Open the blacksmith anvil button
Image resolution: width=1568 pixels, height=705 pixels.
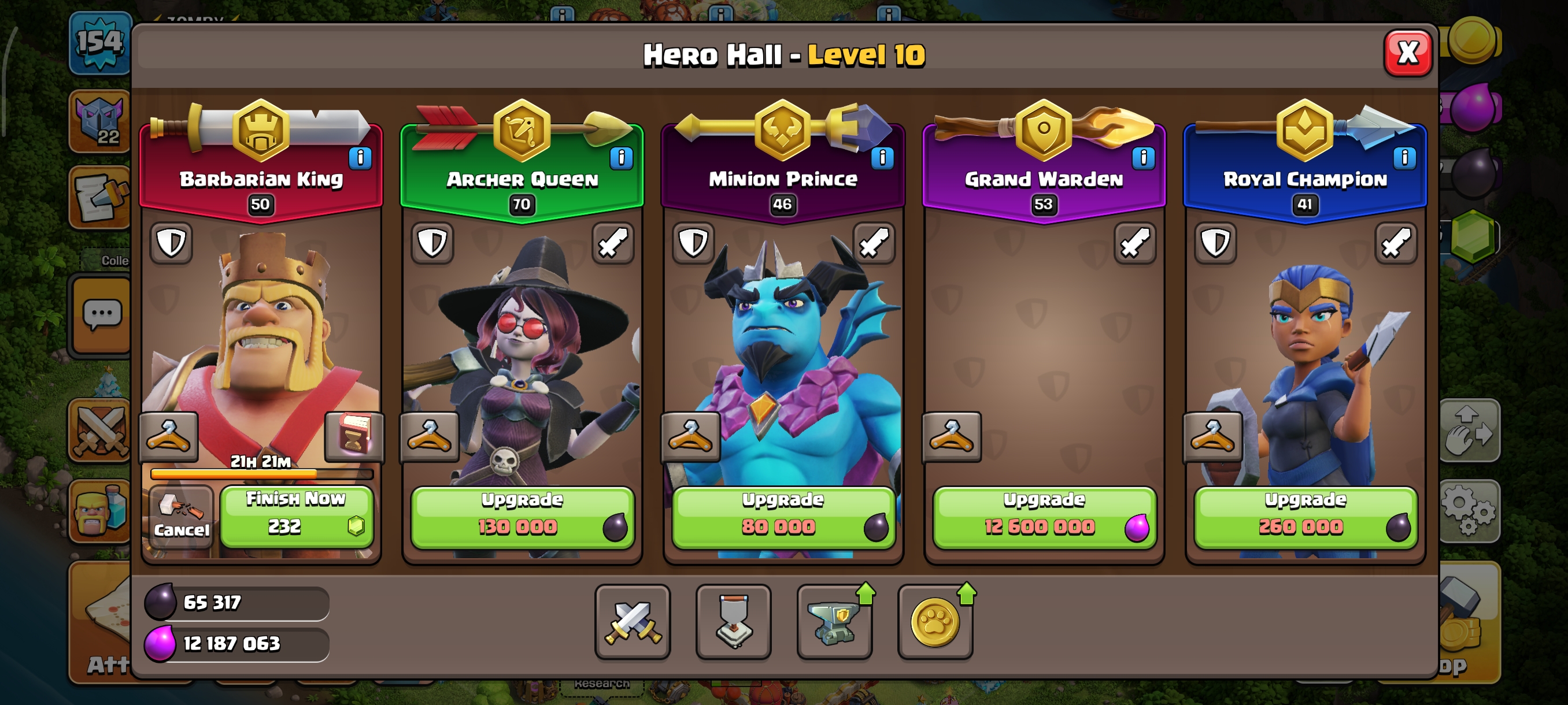coord(834,622)
